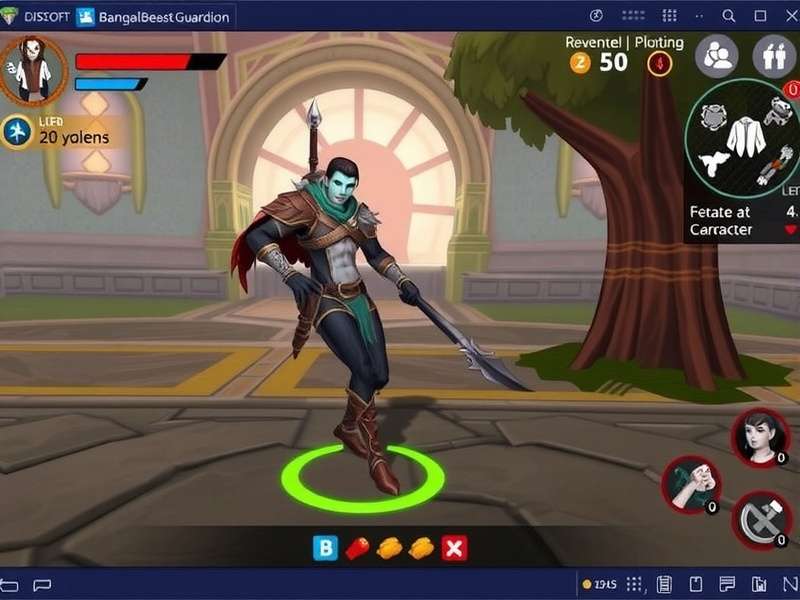Select the red item on the bottom bar
The width and height of the screenshot is (800, 600).
357,547
